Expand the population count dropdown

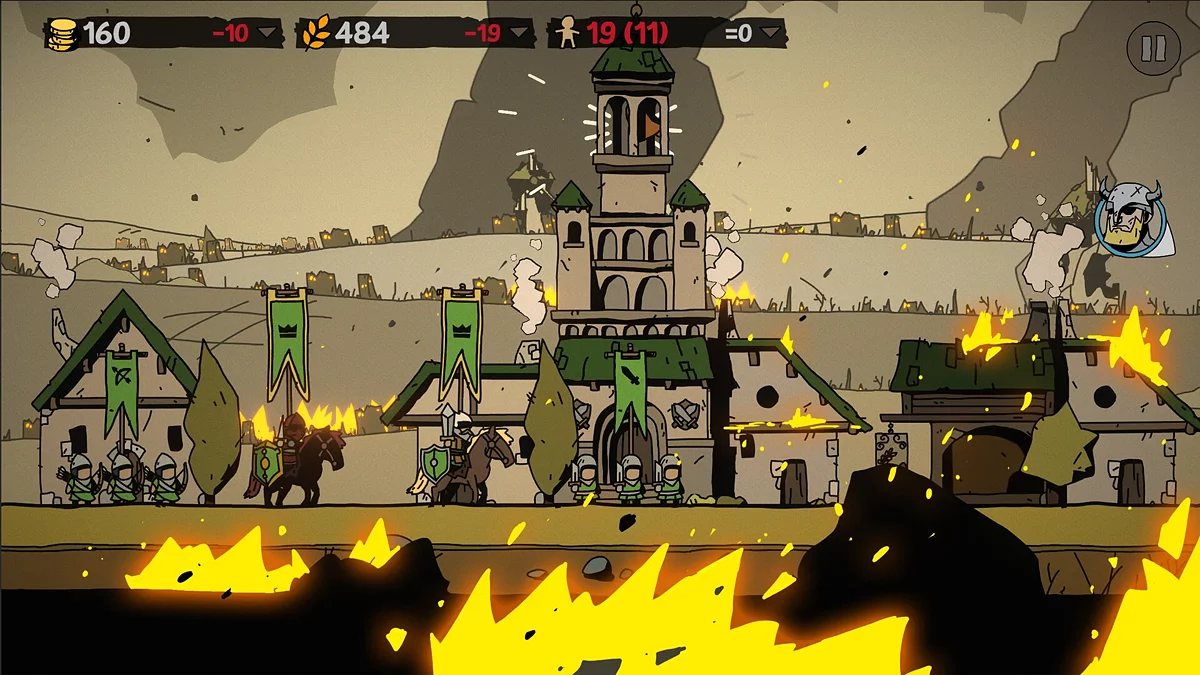[770, 33]
